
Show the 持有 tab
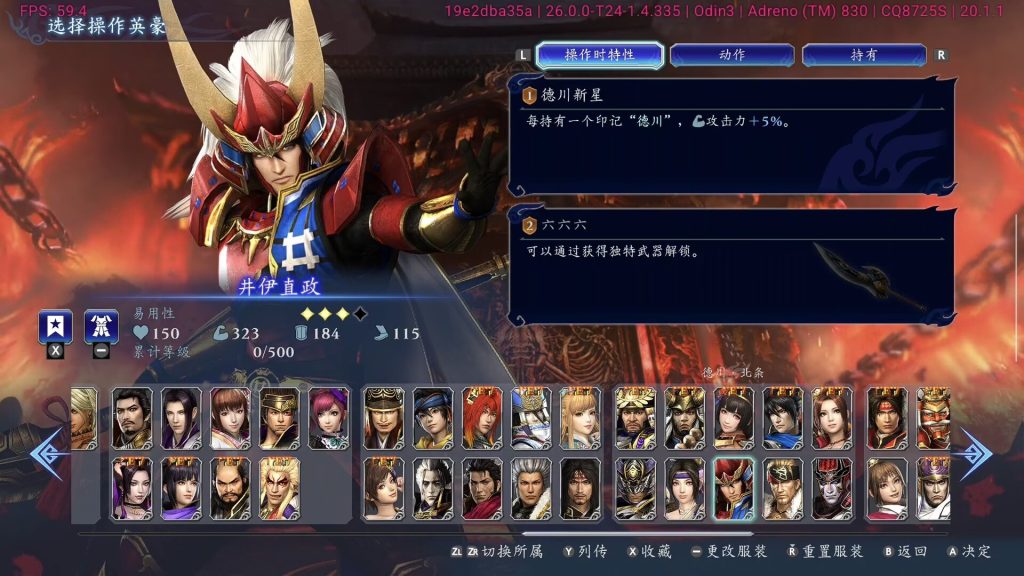tap(863, 55)
